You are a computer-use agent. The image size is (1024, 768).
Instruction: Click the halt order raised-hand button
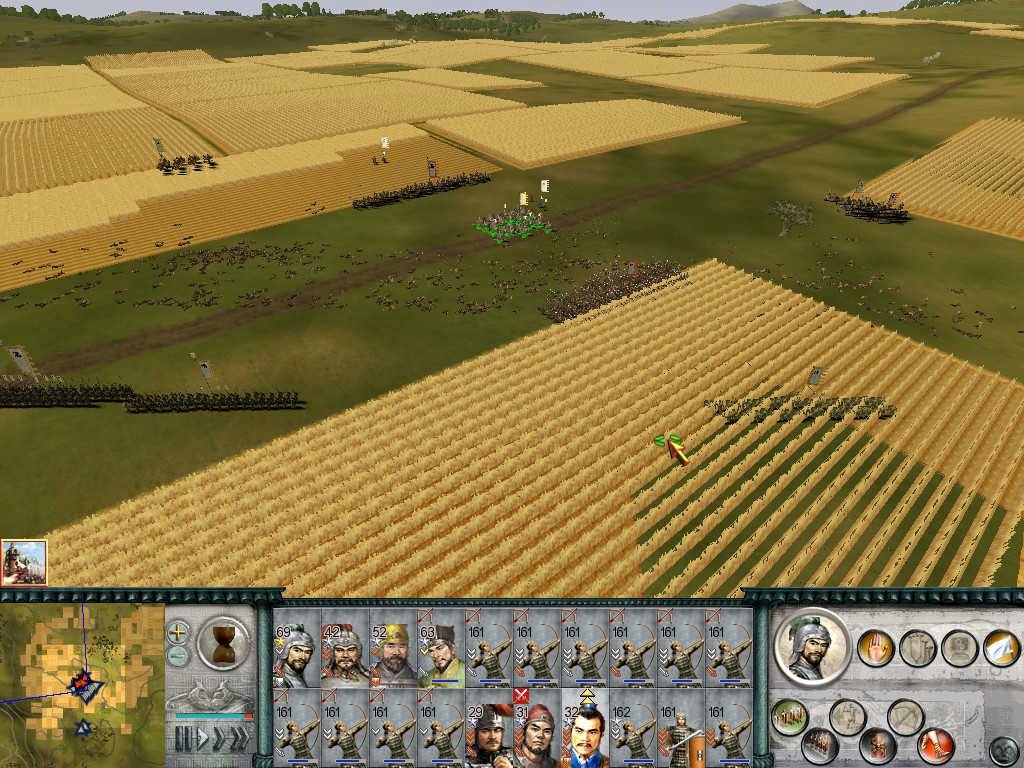874,648
